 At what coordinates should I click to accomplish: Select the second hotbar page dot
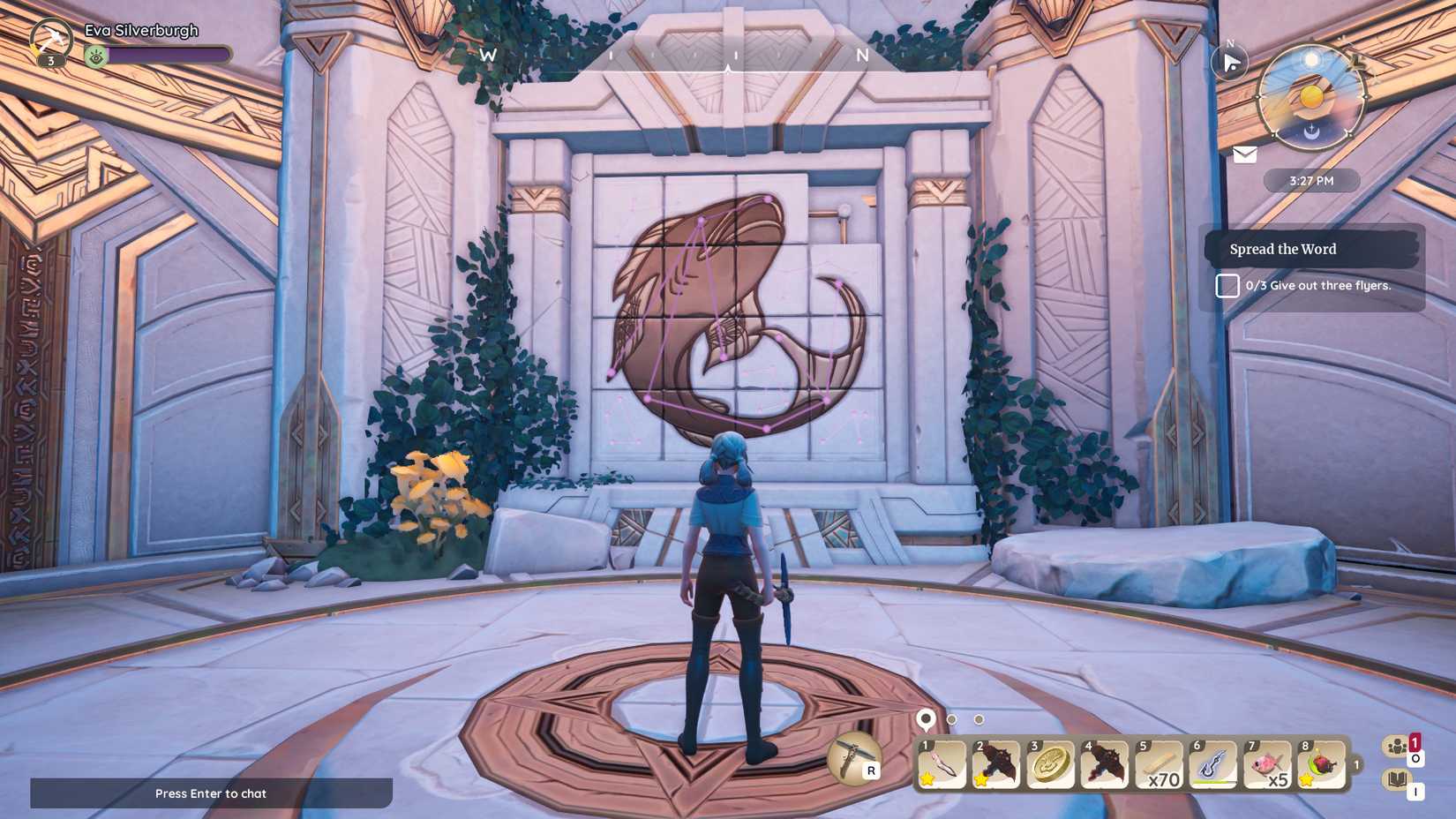pos(951,719)
